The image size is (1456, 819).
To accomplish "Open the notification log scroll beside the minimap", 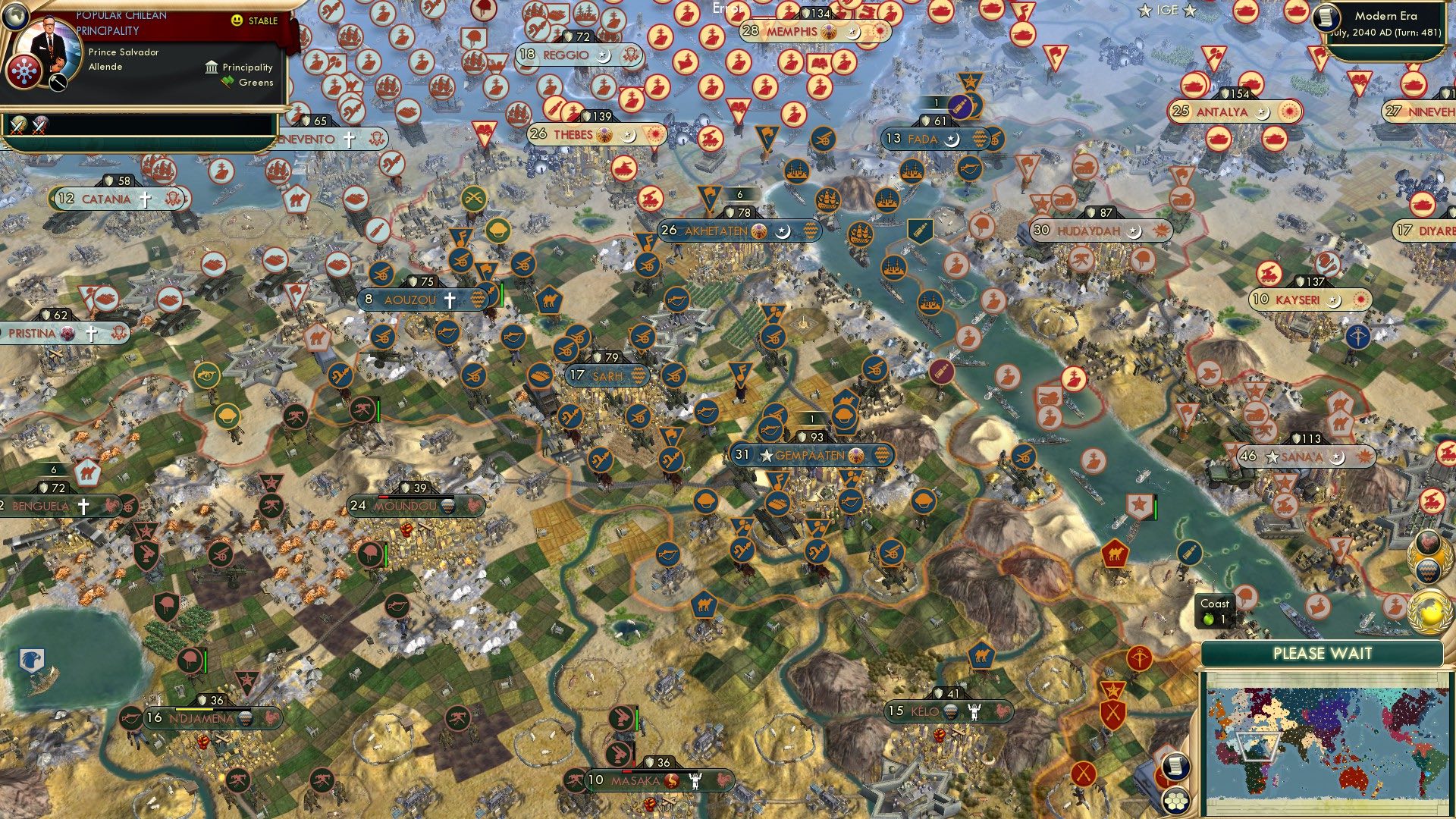I will tap(1177, 767).
